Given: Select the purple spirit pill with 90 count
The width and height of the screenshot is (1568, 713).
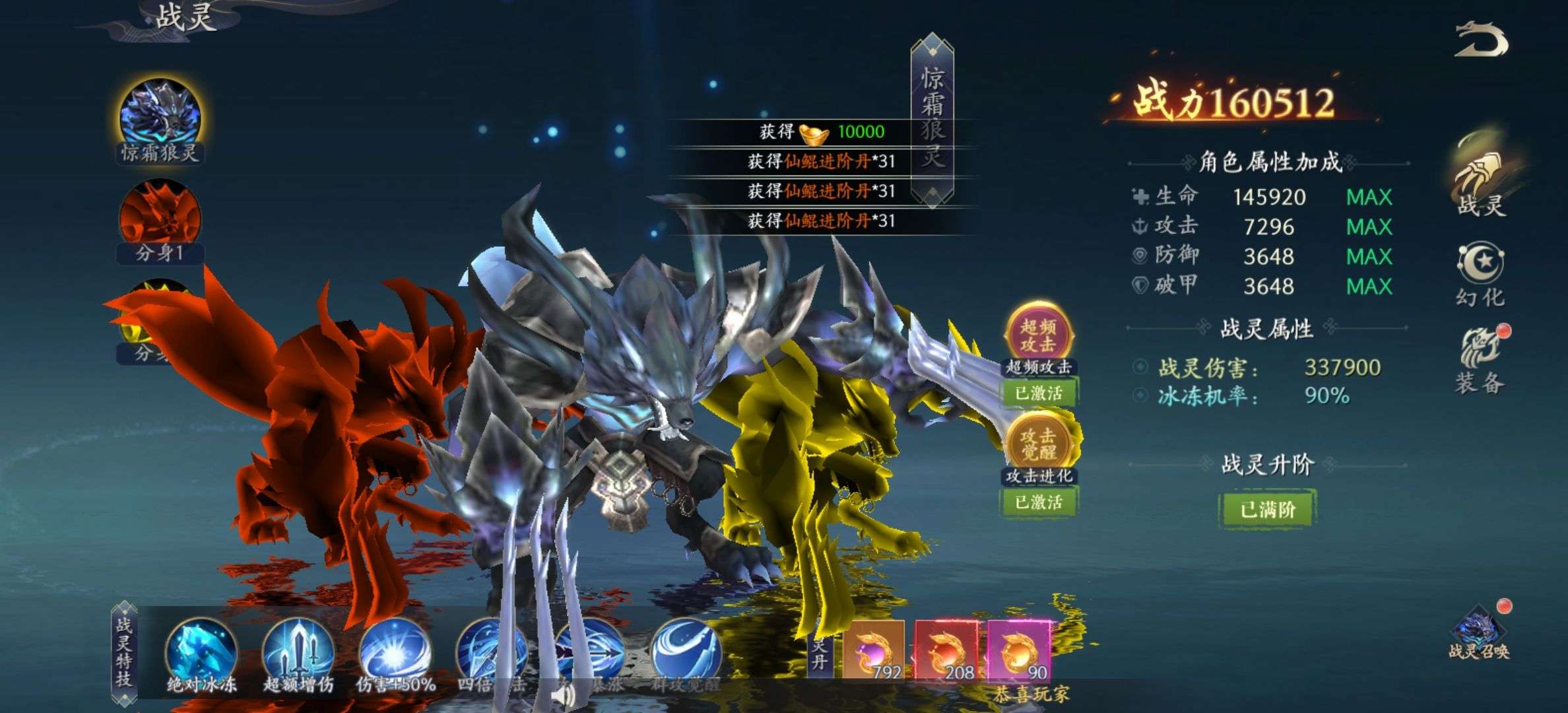Looking at the screenshot, I should (1018, 651).
